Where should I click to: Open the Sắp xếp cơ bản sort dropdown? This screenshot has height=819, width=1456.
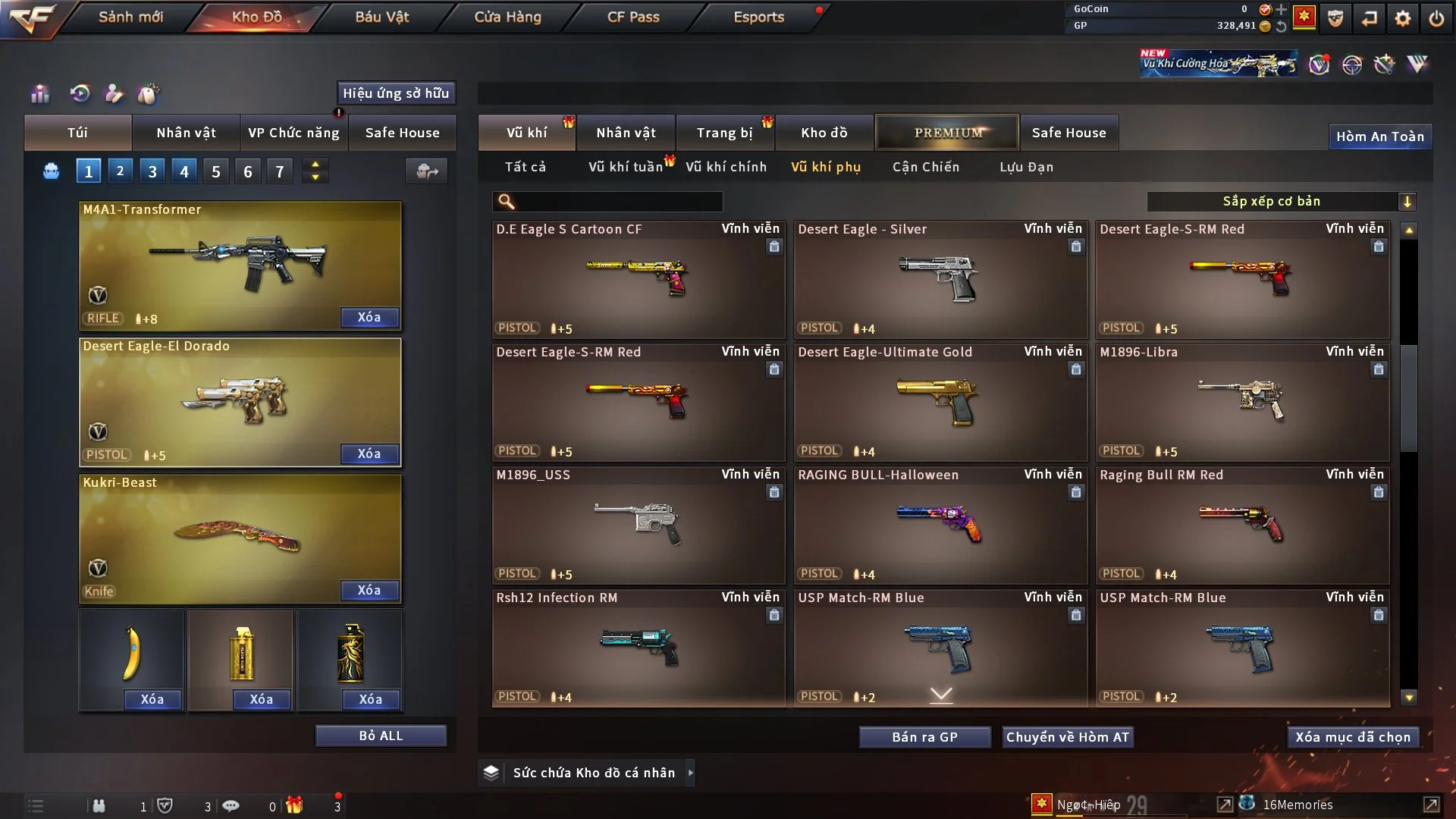tap(1281, 202)
